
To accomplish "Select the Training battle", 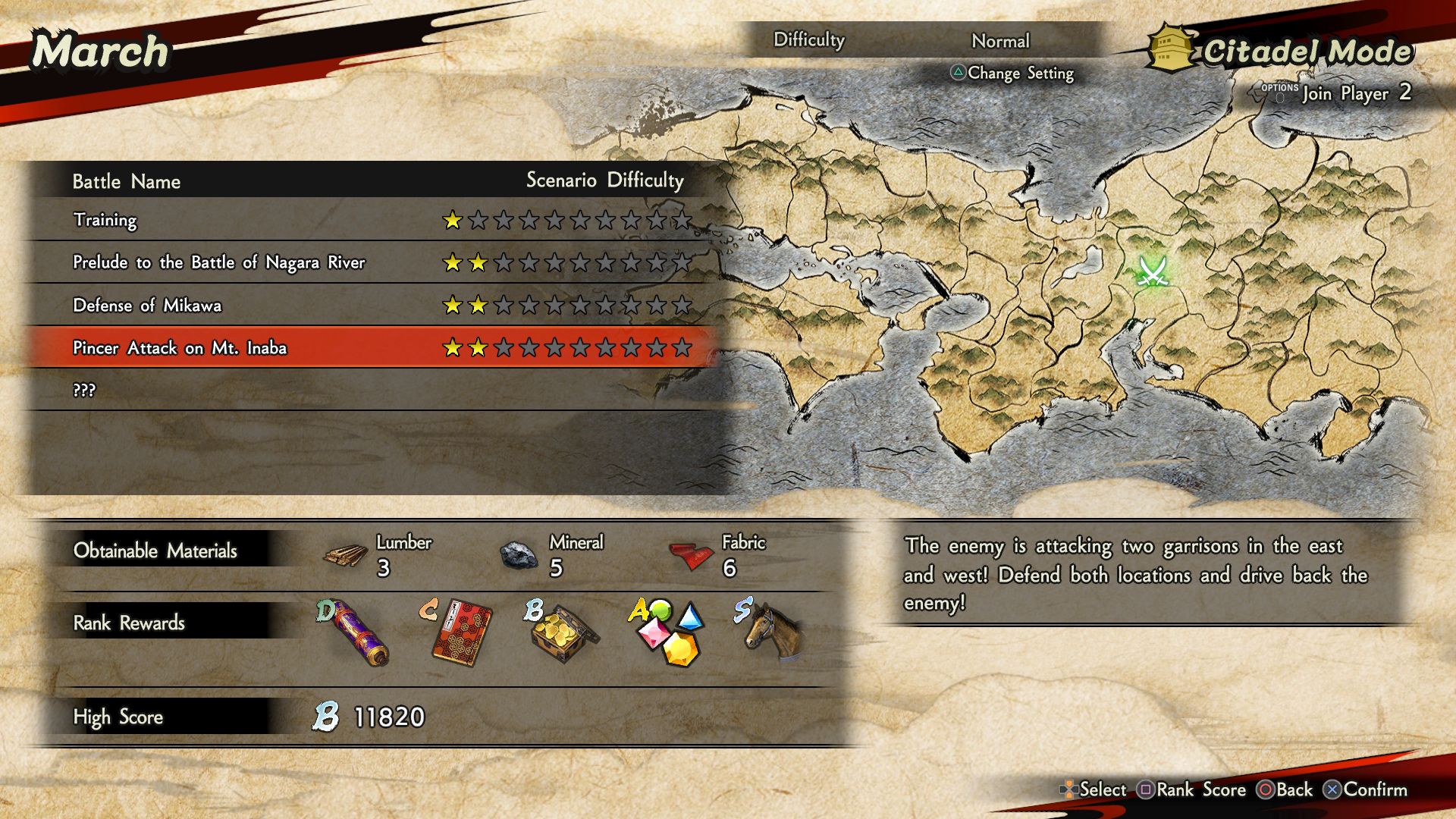I will coord(105,220).
